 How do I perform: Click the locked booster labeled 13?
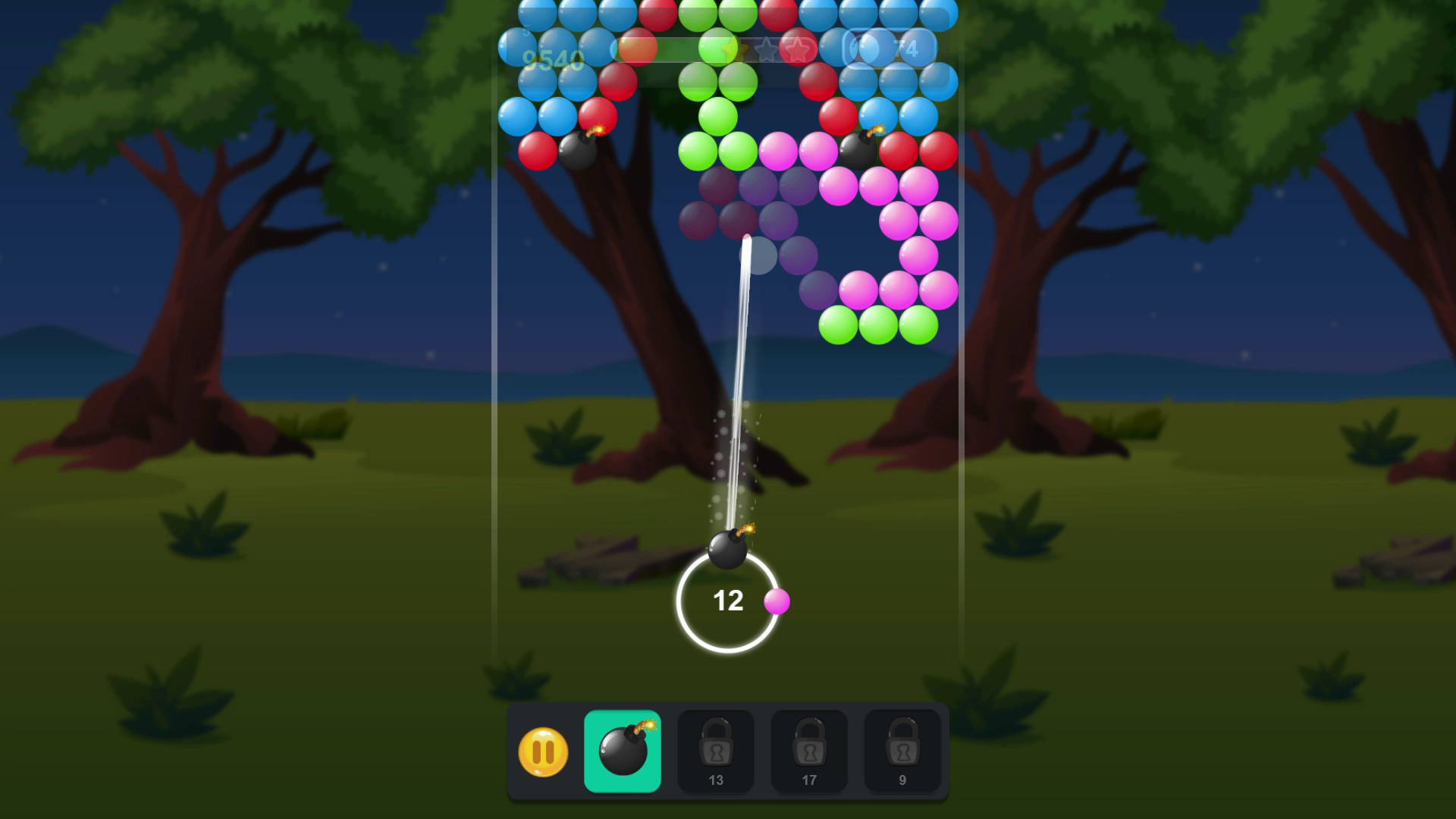tap(716, 750)
